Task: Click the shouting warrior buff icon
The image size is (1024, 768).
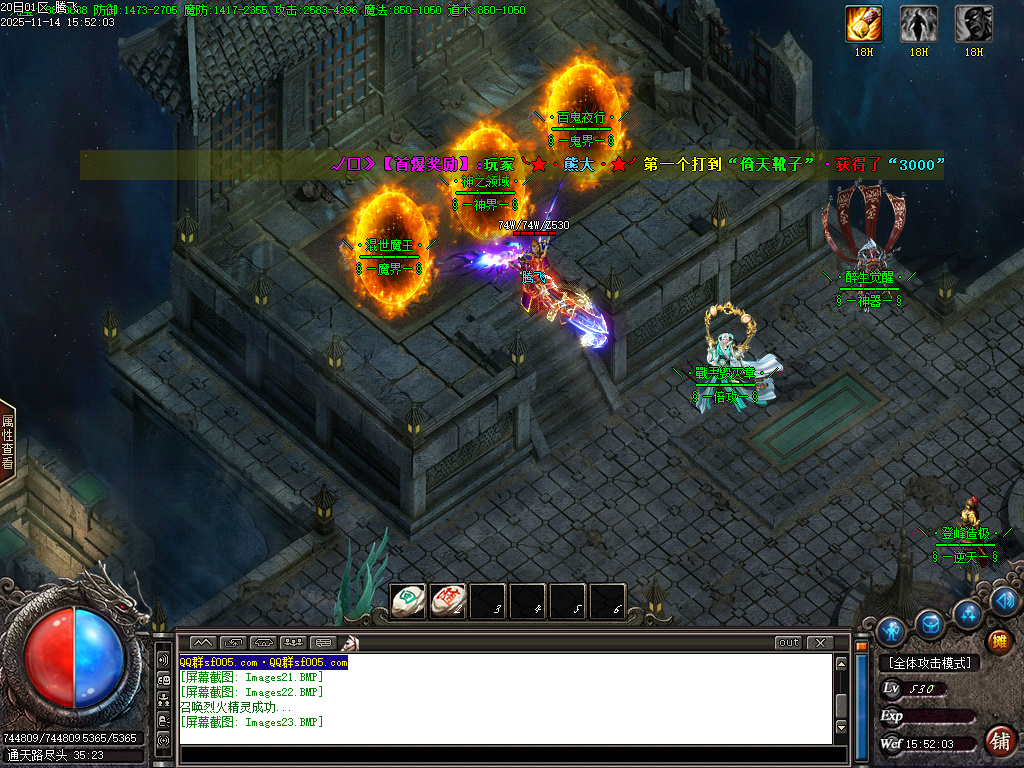Action: point(974,23)
